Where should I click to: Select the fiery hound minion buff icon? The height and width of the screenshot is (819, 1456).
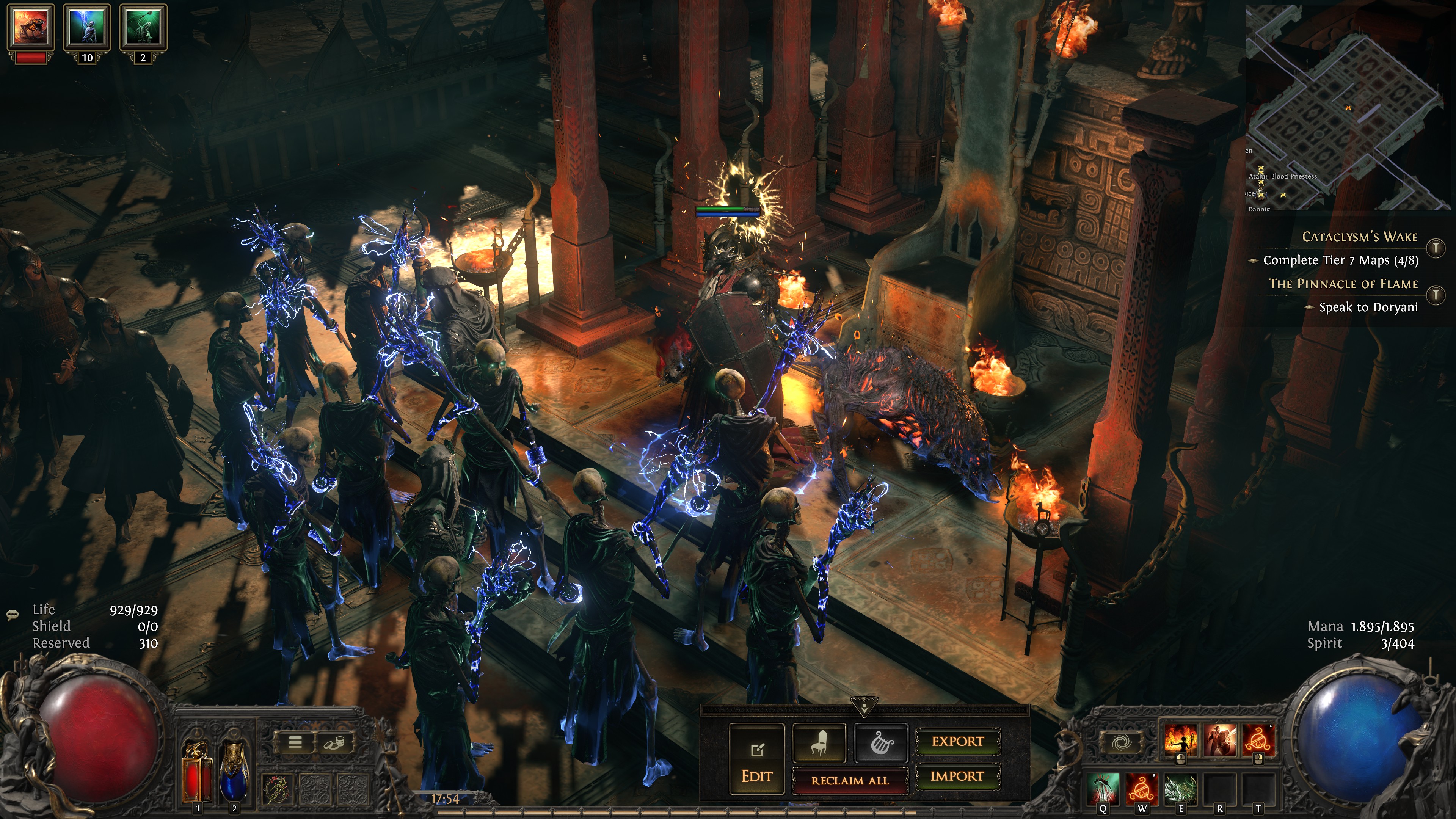pos(30,27)
